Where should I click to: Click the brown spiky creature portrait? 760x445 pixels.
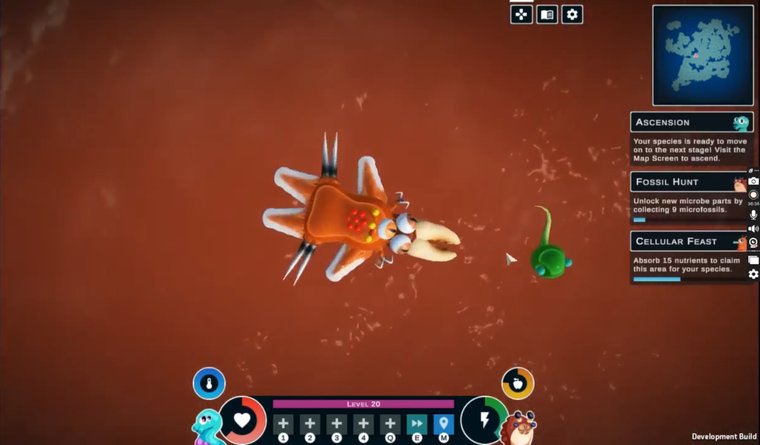[x=519, y=426]
